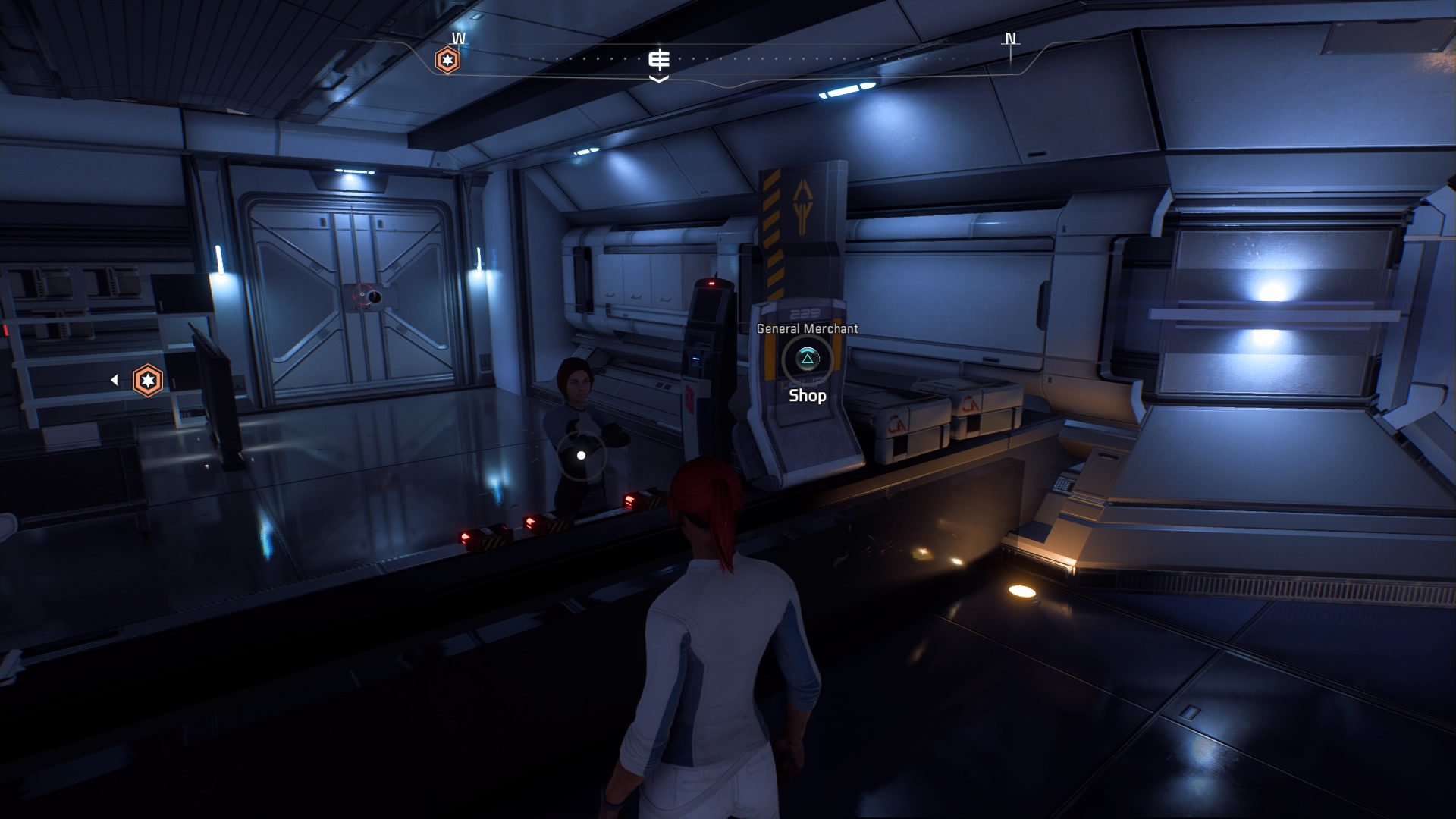Click the General Merchant name label
The width and height of the screenshot is (1456, 819).
tap(806, 329)
